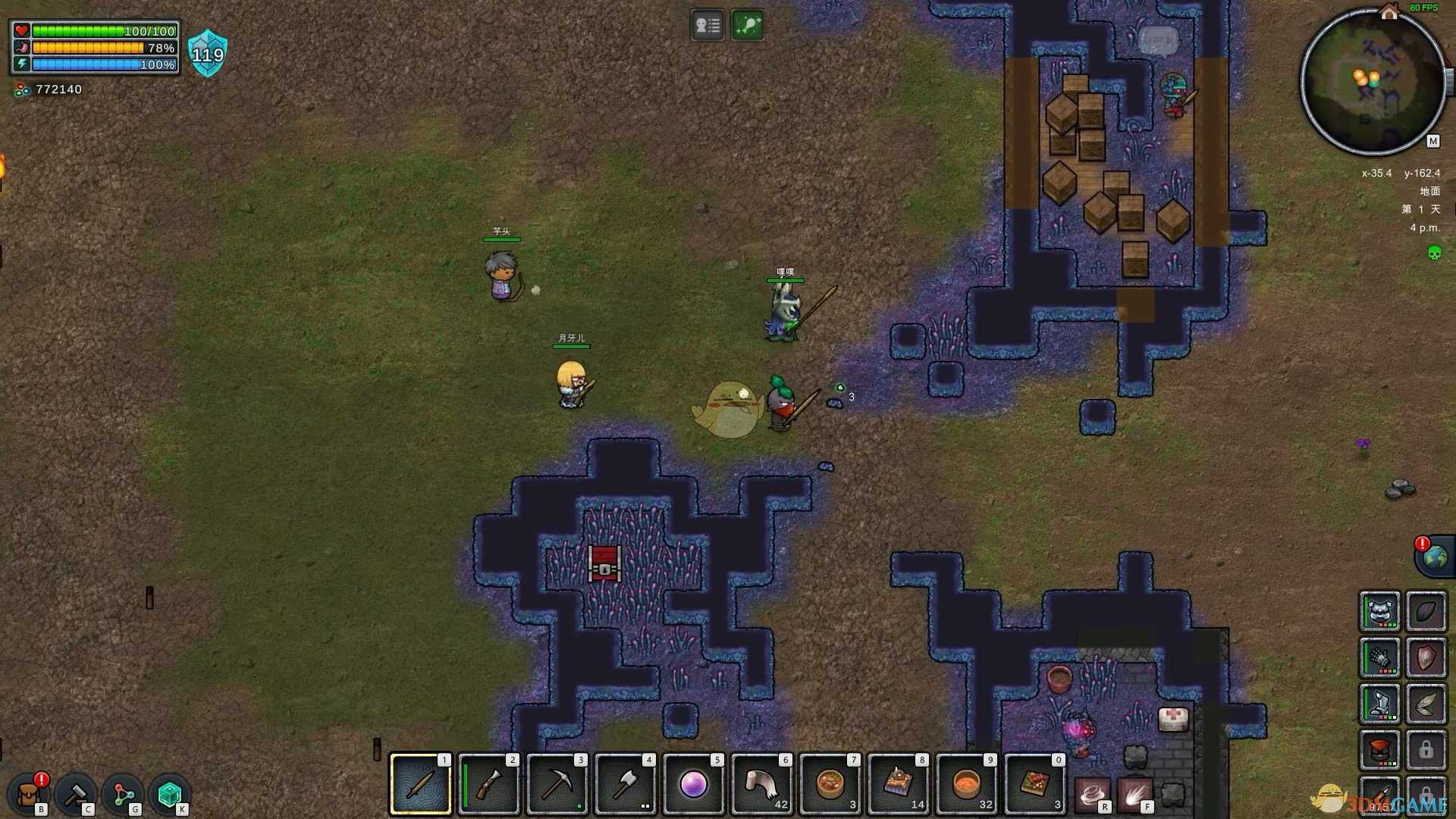Click the green map marker button

(747, 26)
